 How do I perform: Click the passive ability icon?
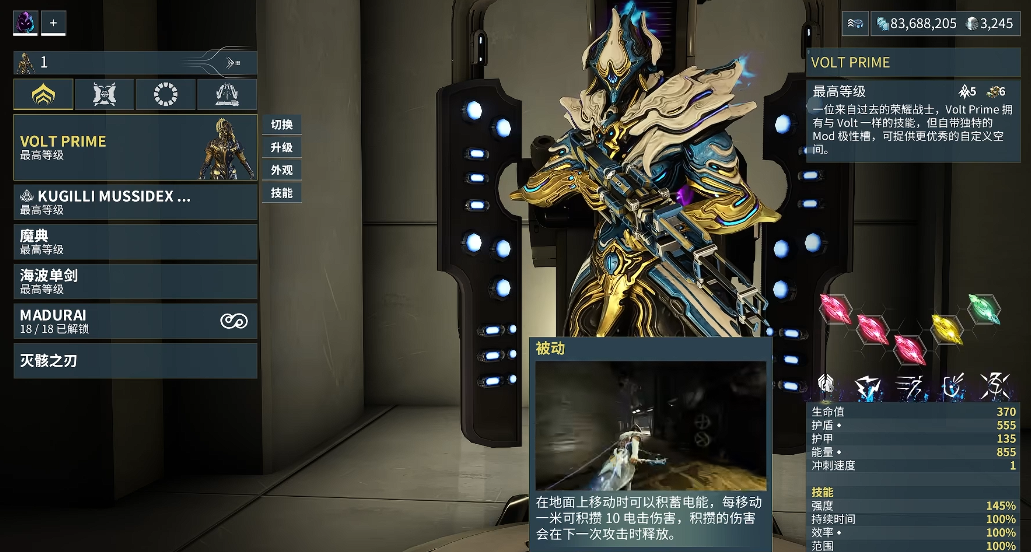826,384
